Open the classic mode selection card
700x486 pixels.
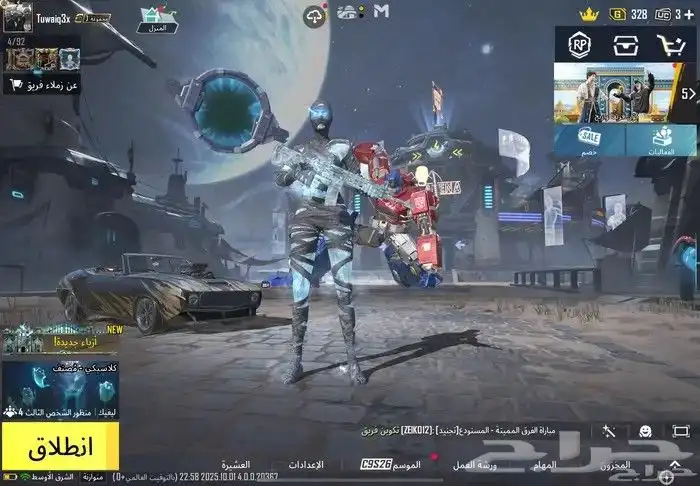[59, 385]
